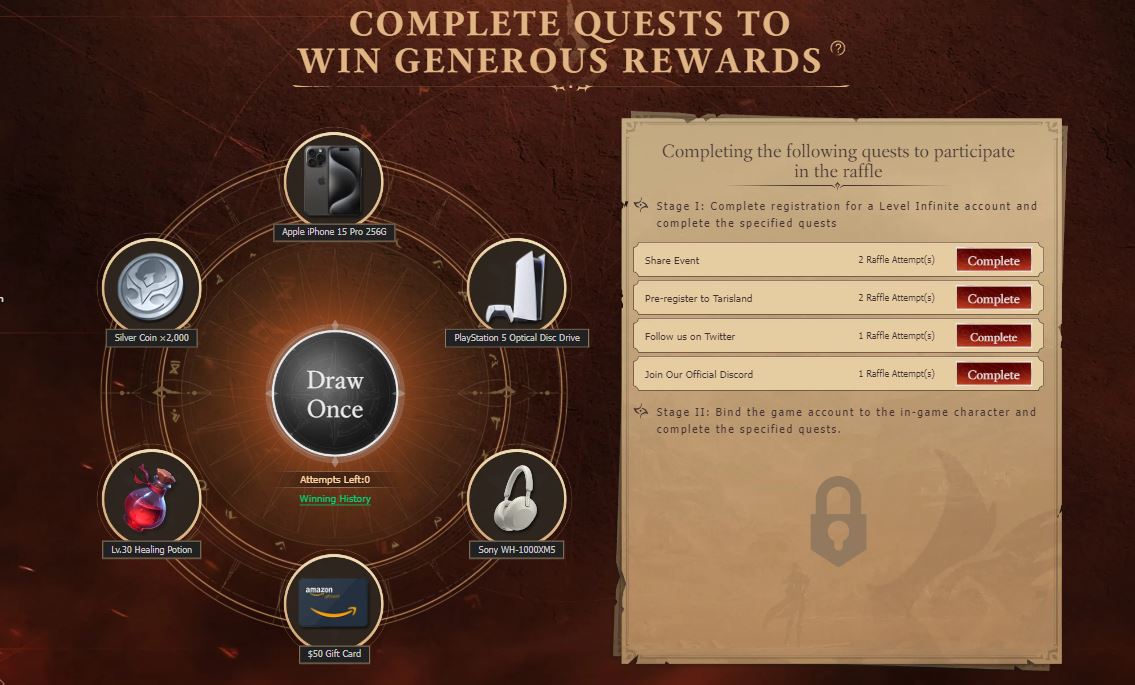1135x685 pixels.
Task: Select the PlayStation 5 prize icon
Action: pos(516,288)
